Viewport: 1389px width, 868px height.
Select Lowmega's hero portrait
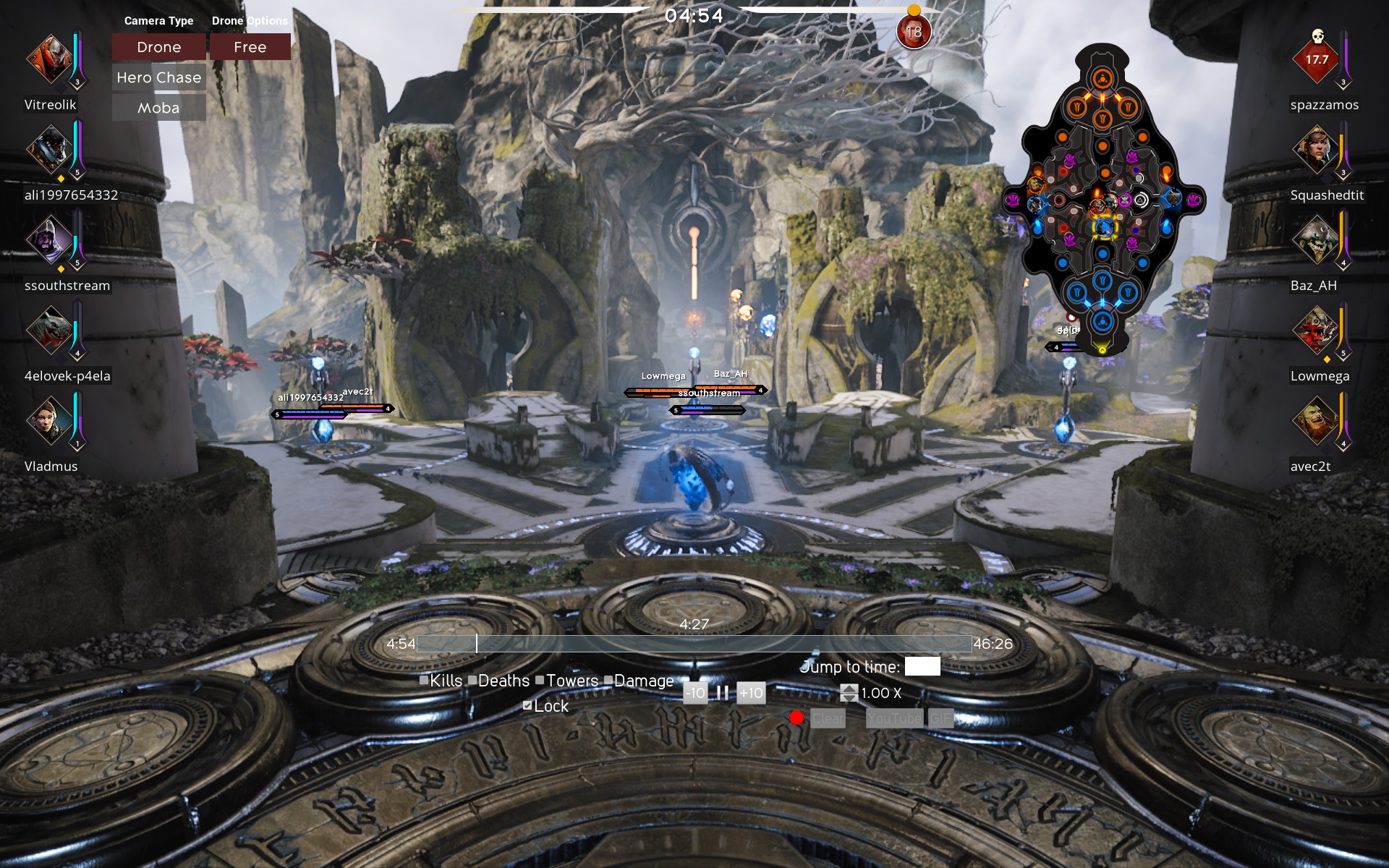[x=1317, y=331]
